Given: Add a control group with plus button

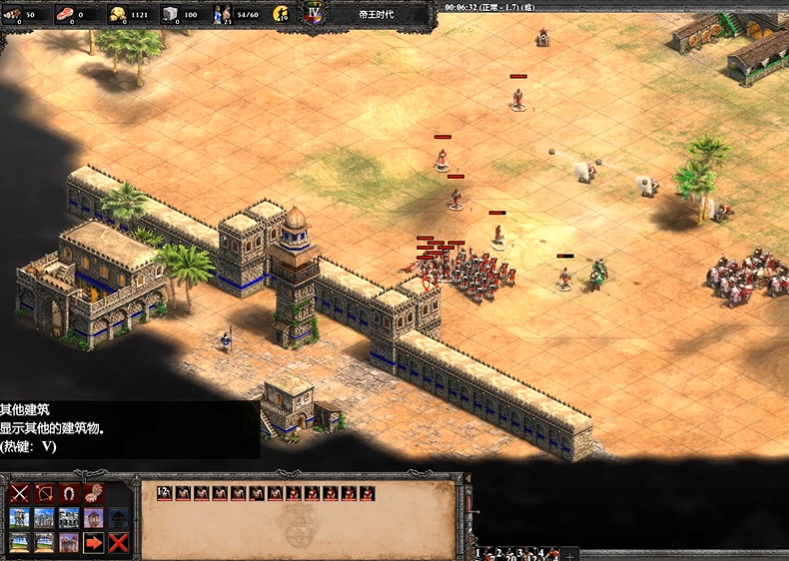Looking at the screenshot, I should coord(570,554).
